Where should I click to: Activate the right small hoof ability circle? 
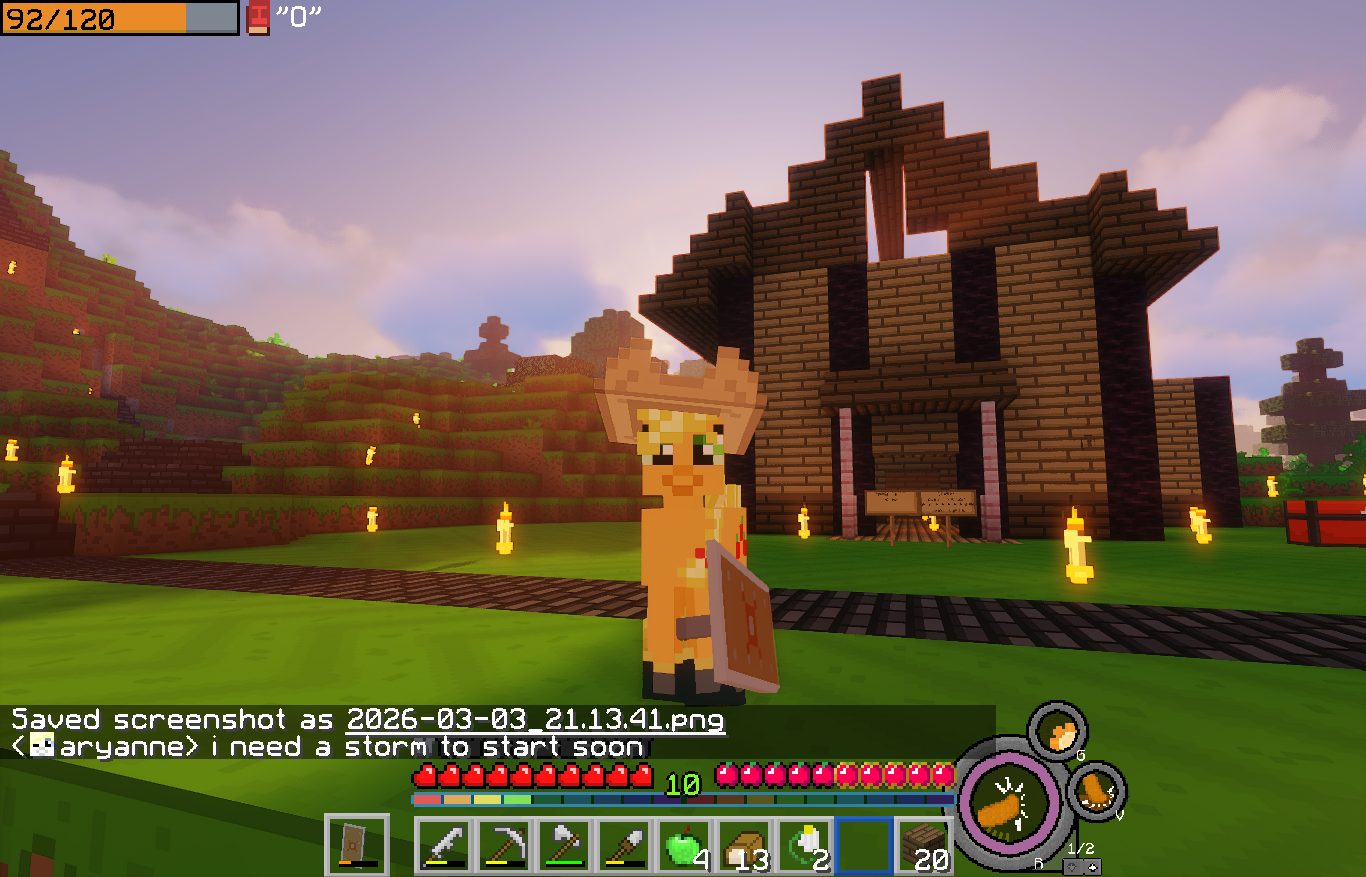coord(1097,791)
